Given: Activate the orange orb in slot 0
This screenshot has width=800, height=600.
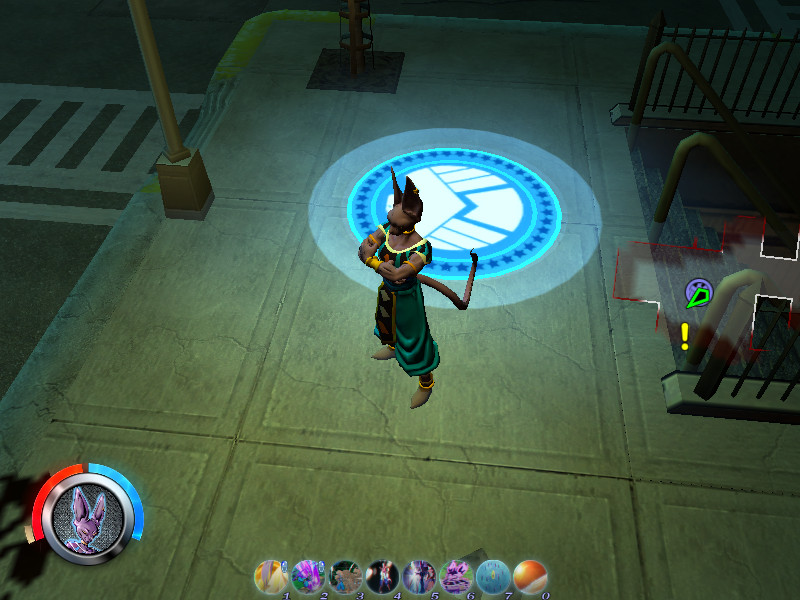Looking at the screenshot, I should point(529,577).
